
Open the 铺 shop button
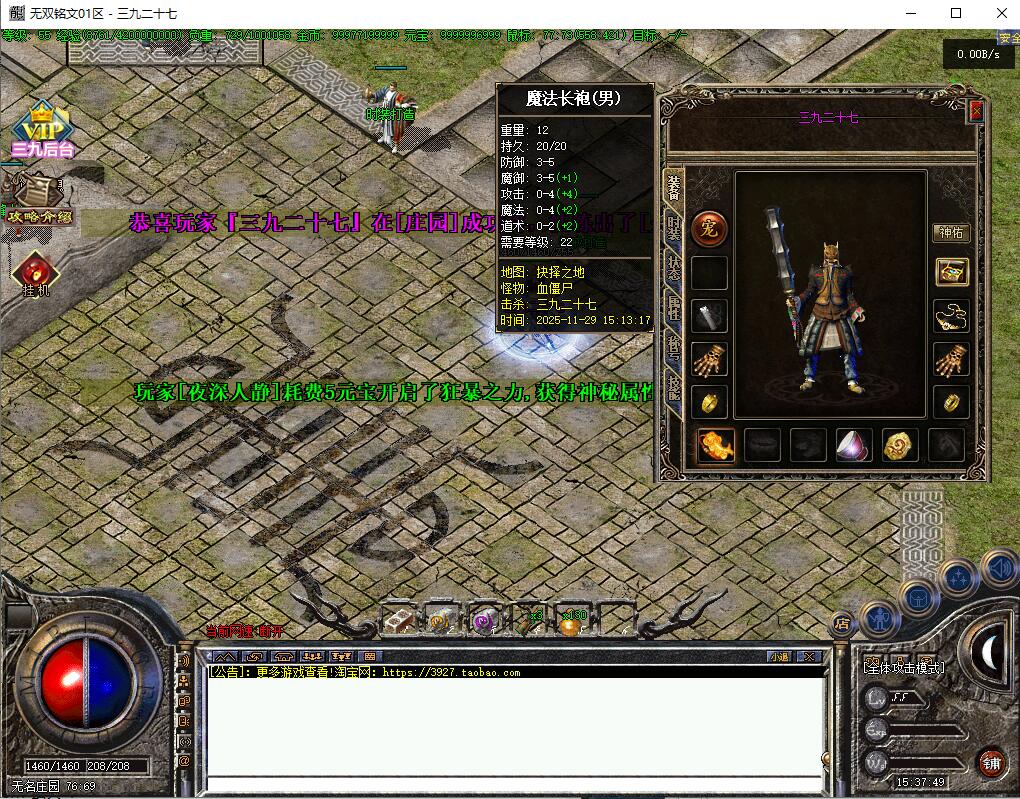[x=991, y=763]
